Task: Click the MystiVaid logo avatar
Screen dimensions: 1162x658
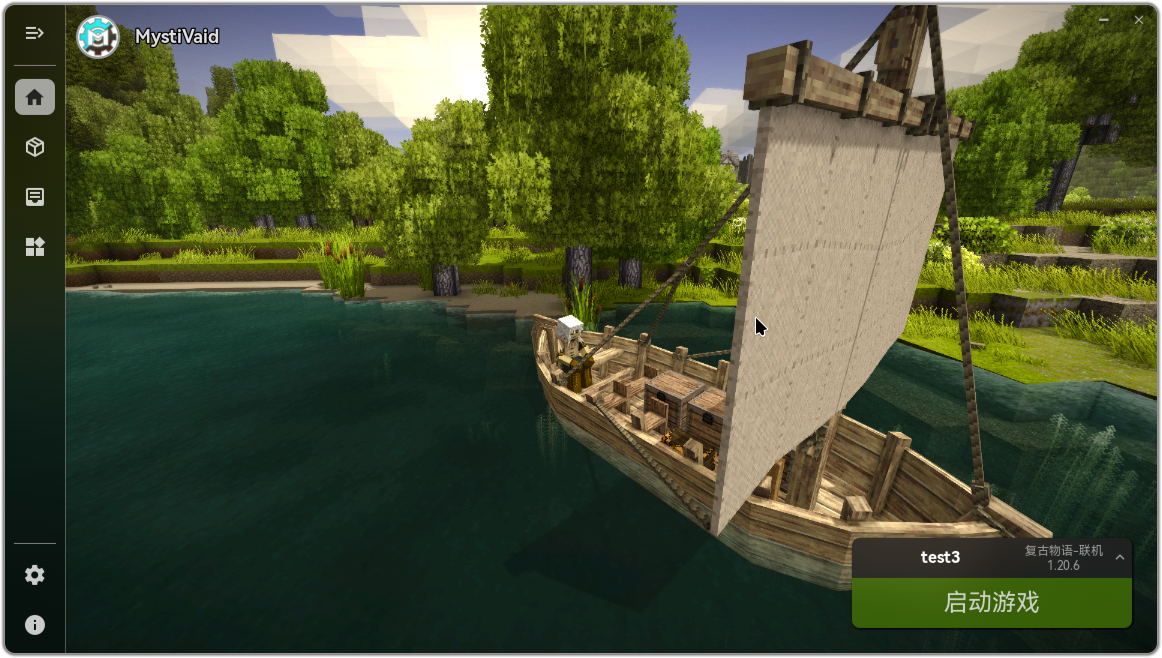Action: (x=98, y=37)
